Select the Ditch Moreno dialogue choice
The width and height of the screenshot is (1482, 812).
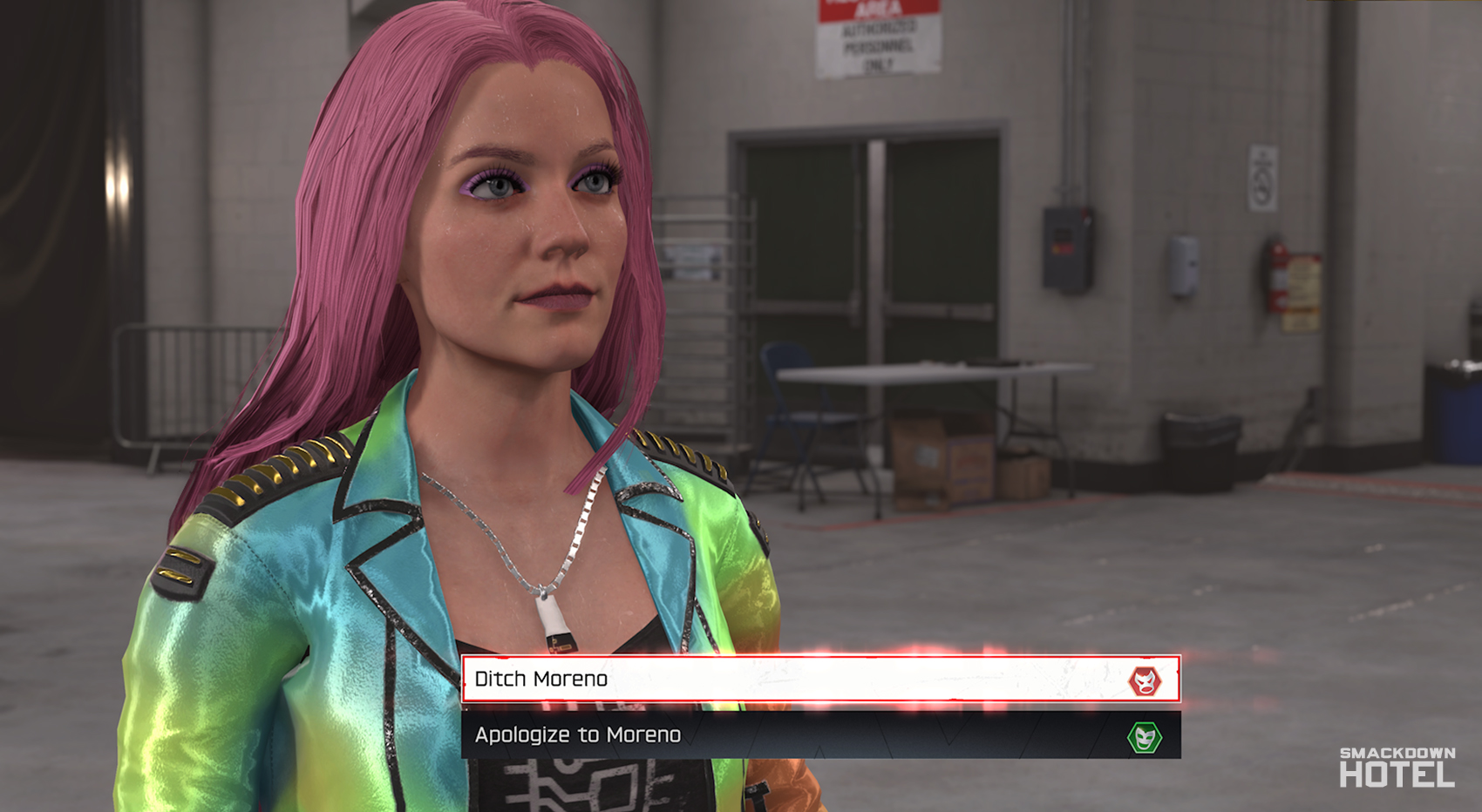coord(785,680)
